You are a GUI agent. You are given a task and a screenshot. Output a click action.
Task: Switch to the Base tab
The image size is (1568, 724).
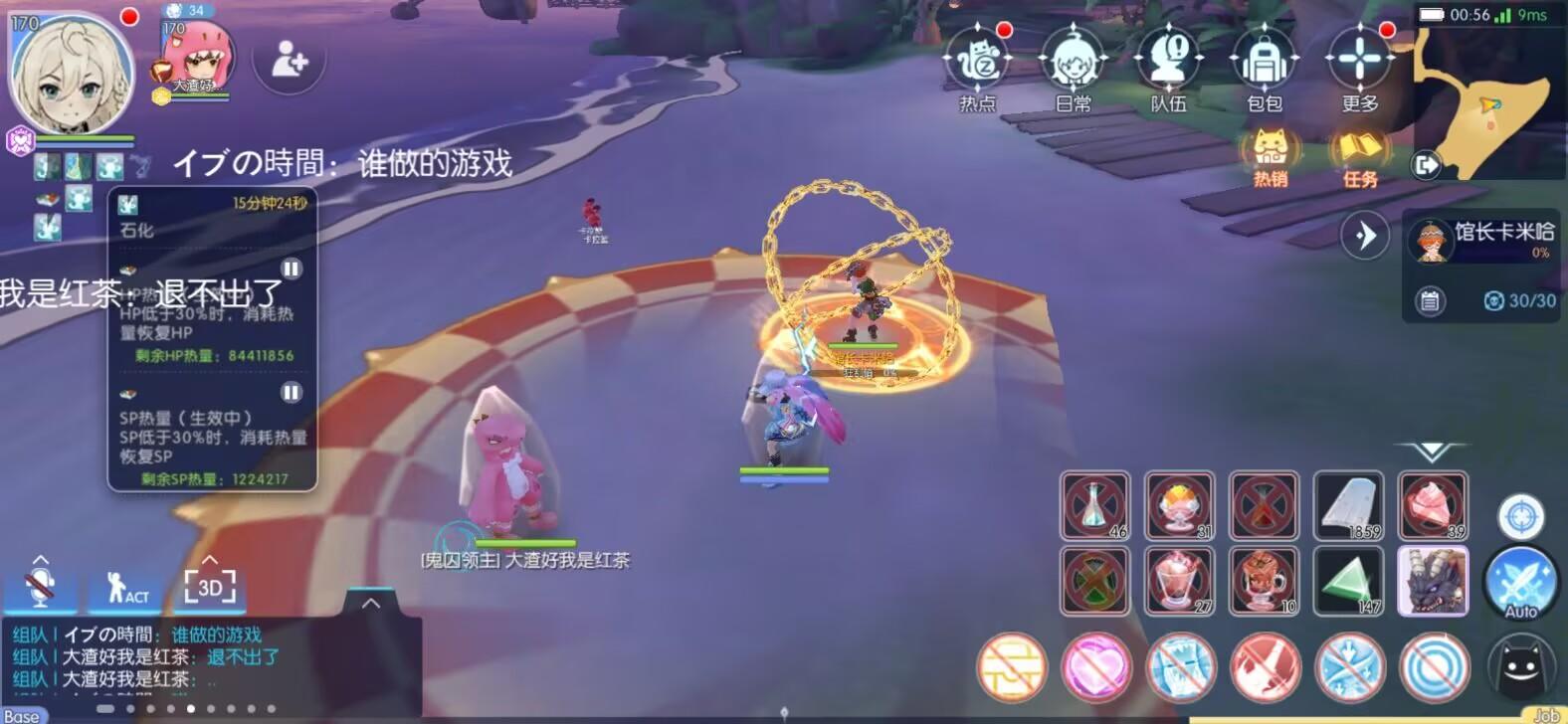click(27, 714)
